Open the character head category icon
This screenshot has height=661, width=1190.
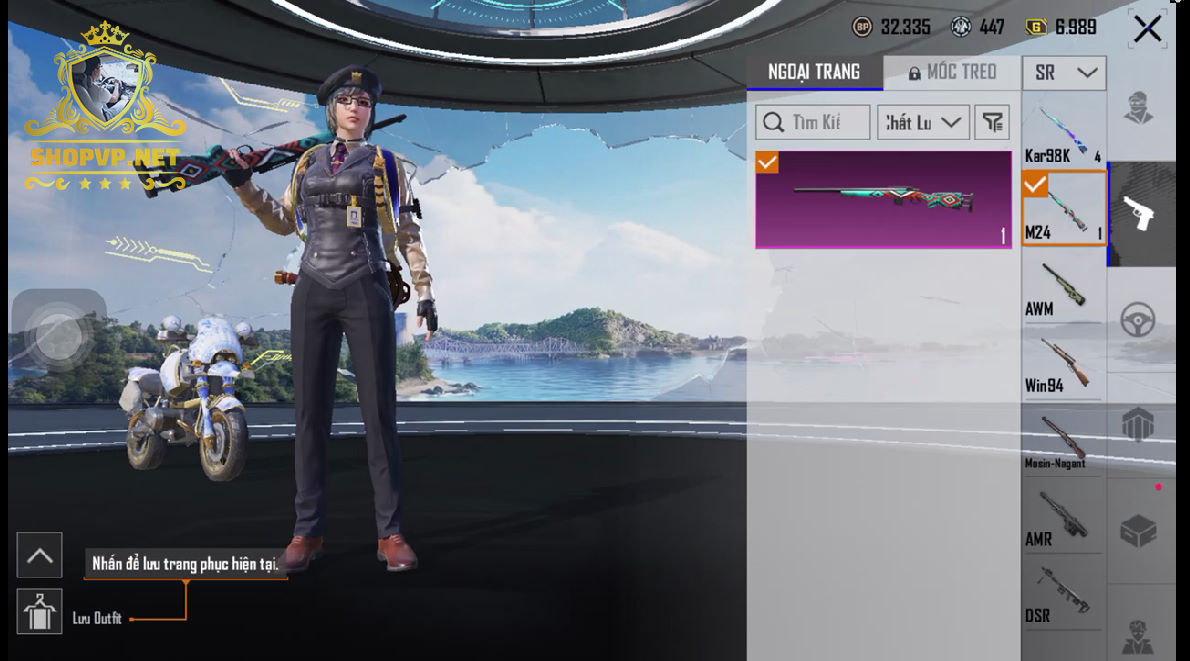[1139, 107]
